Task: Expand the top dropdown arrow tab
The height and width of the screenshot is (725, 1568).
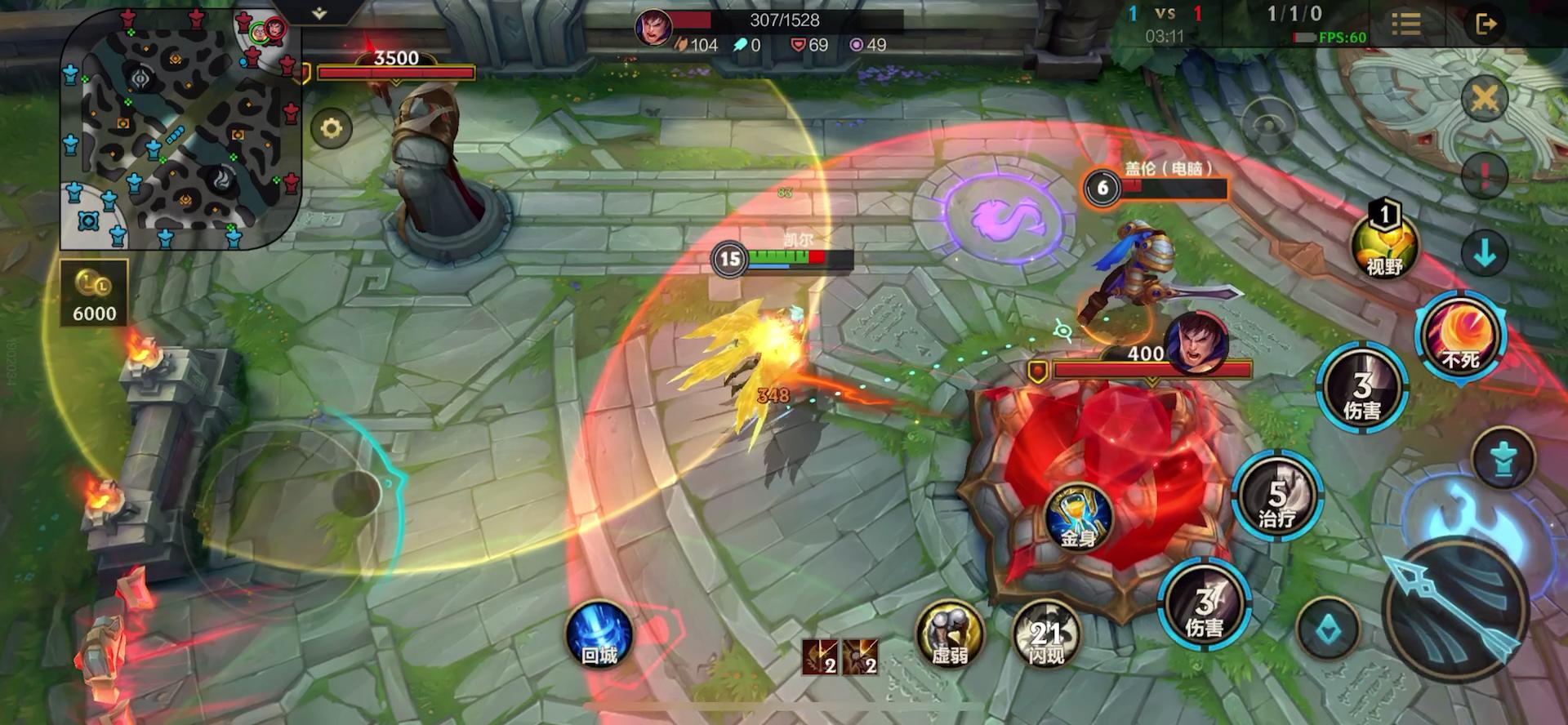Action: coord(319,13)
